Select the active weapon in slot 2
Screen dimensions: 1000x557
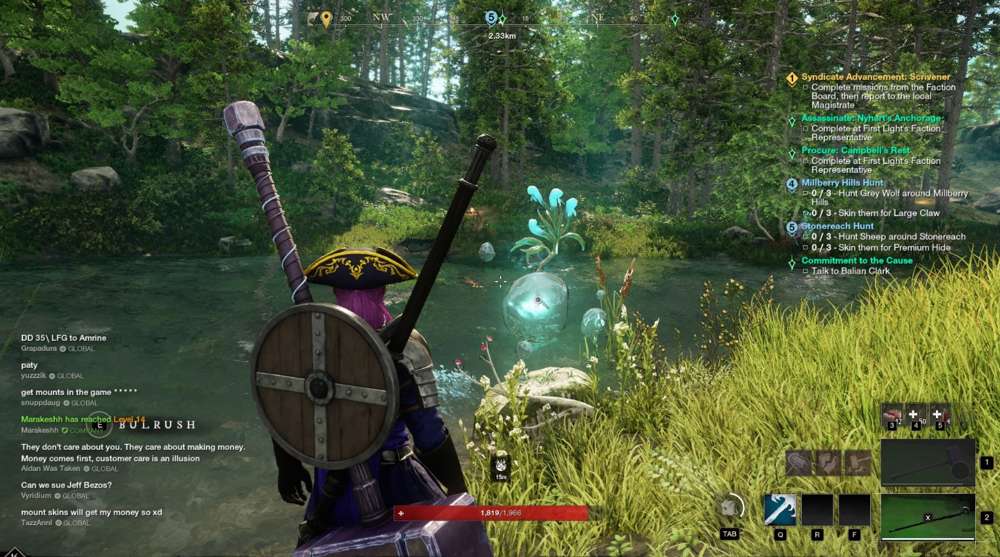pyautogui.click(x=927, y=517)
